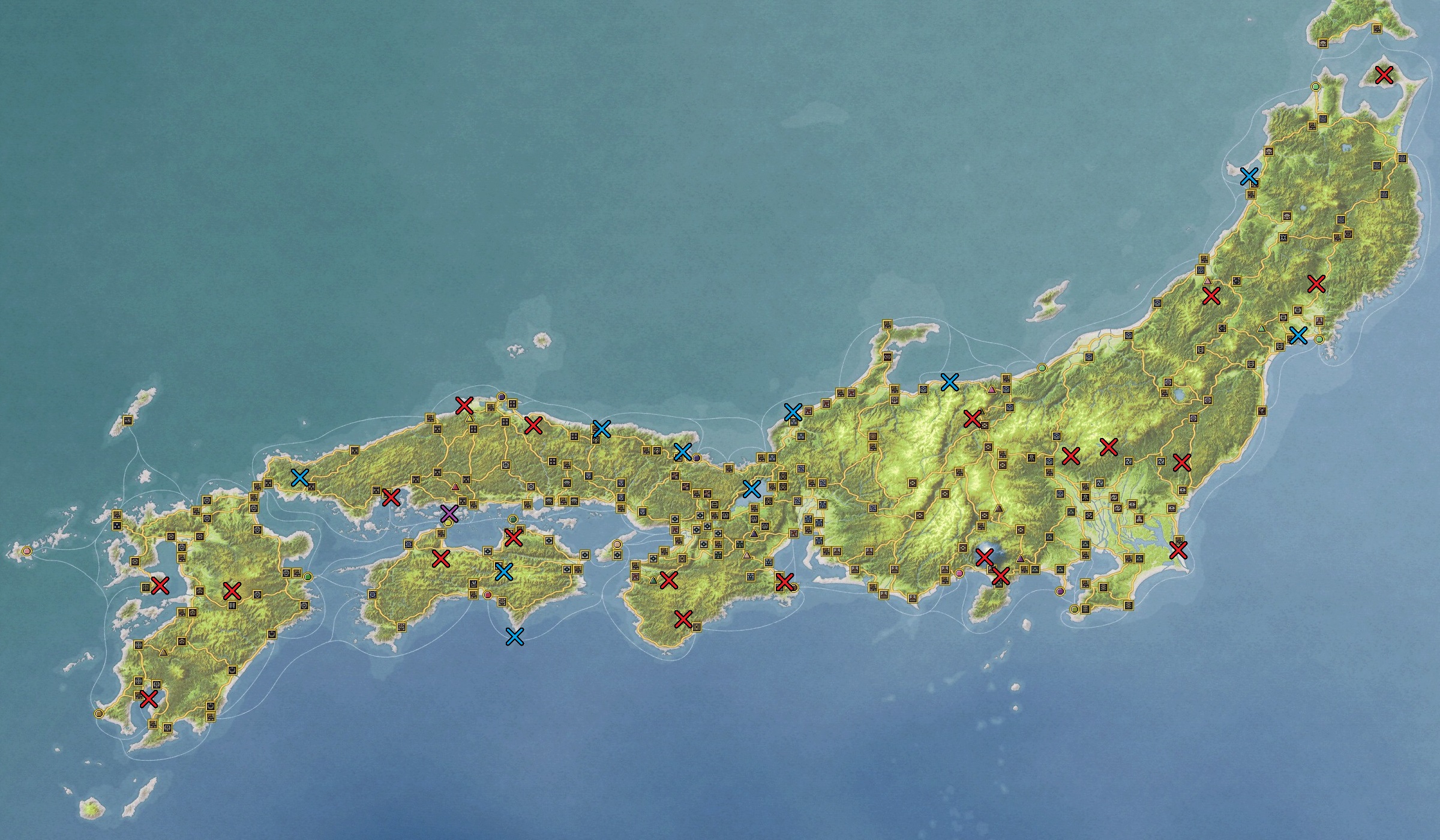Select the green circle port marker in the Inland Sea
The height and width of the screenshot is (840, 1440).
click(513, 520)
